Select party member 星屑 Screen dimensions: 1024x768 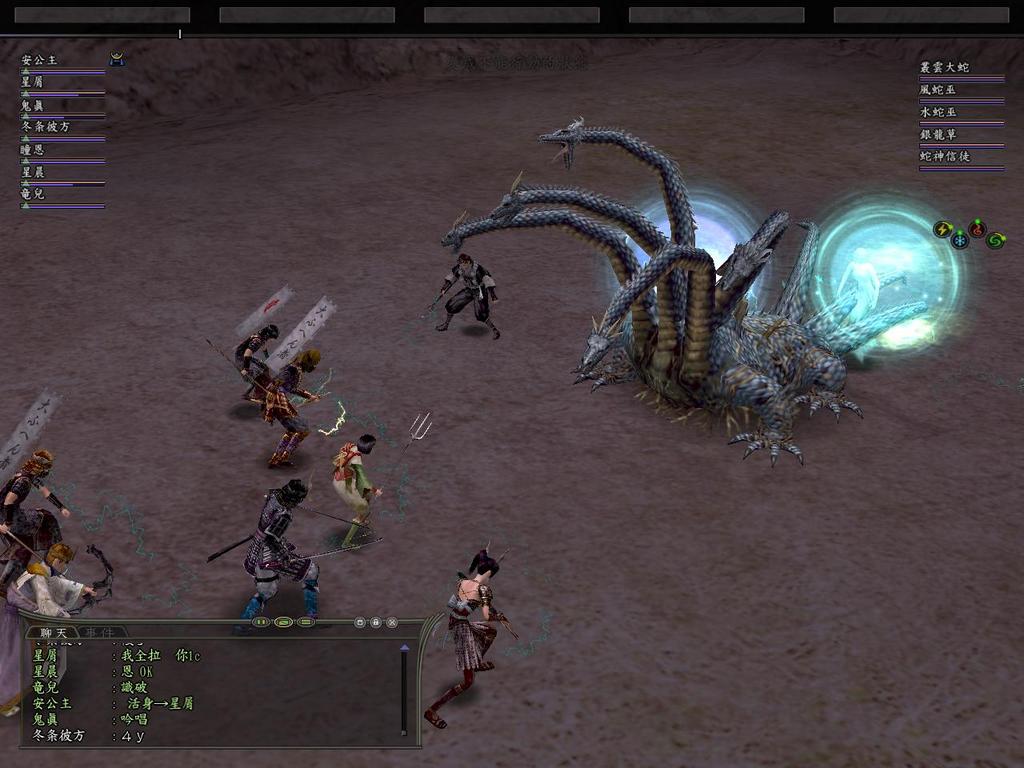33,82
